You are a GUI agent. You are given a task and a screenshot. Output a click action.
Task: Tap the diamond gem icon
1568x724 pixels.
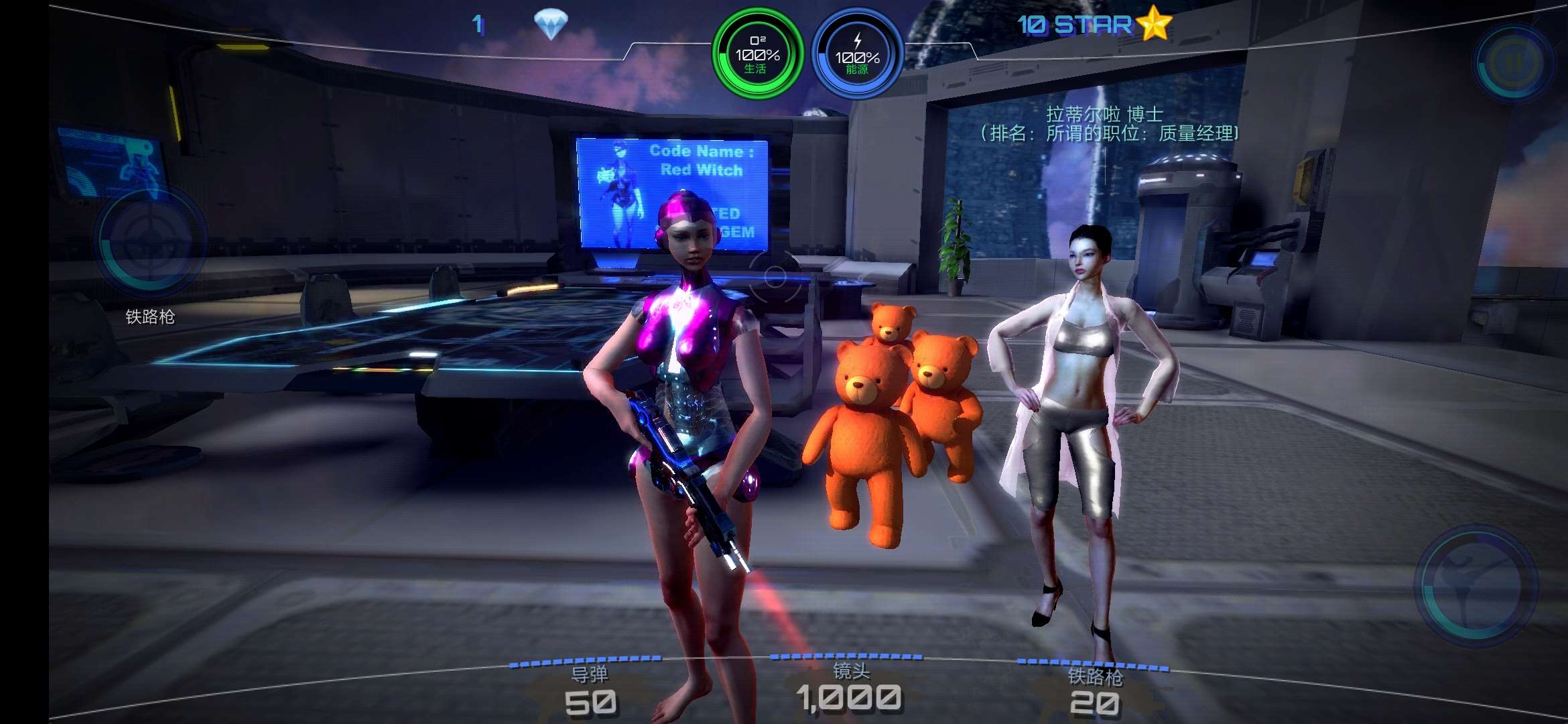(x=551, y=25)
